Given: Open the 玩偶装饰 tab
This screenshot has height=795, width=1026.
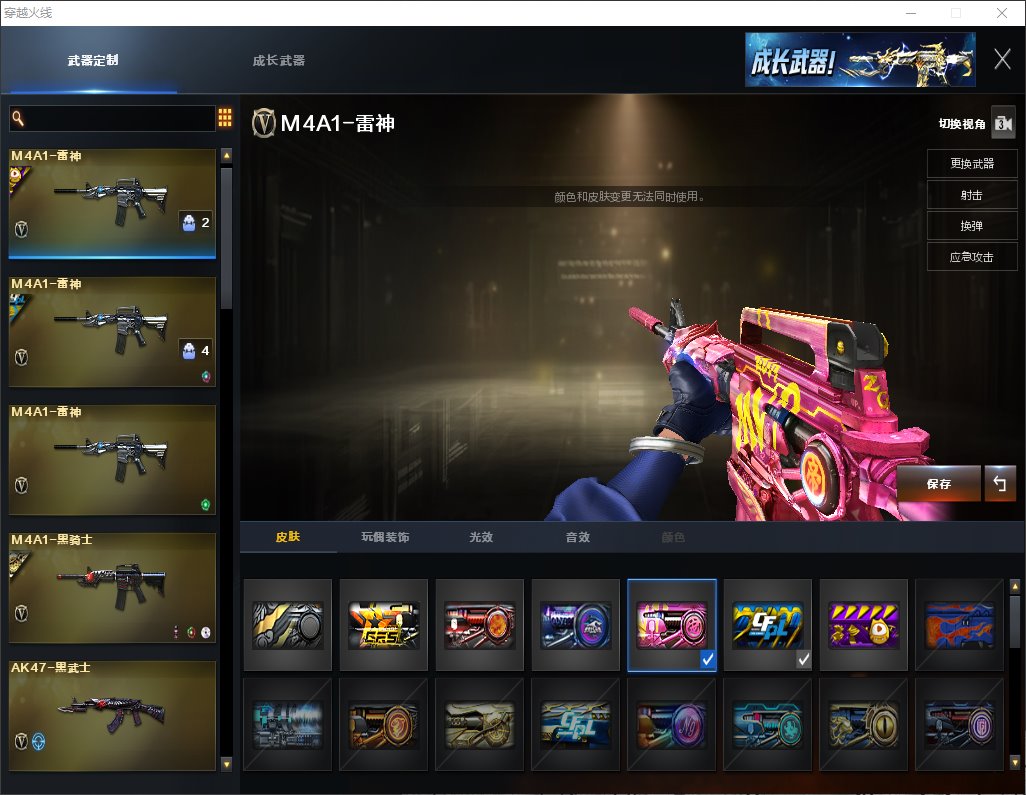Looking at the screenshot, I should pos(385,537).
